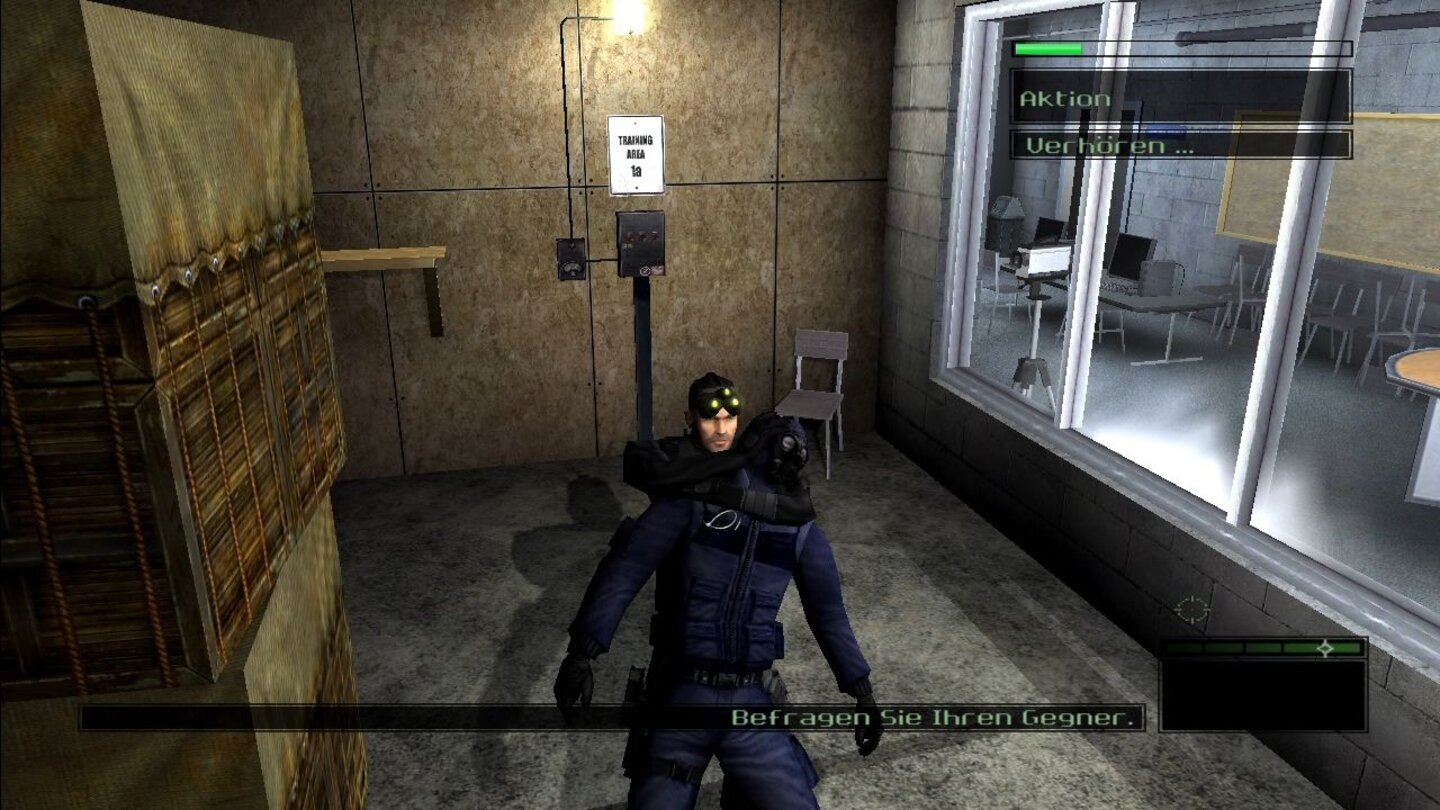Click the black intercom box on the pole
This screenshot has height=810, width=1440.
pos(640,242)
